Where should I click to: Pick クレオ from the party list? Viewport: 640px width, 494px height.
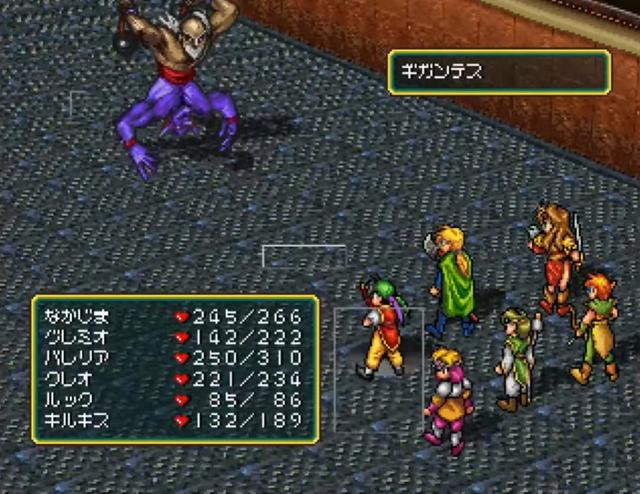coord(175,378)
